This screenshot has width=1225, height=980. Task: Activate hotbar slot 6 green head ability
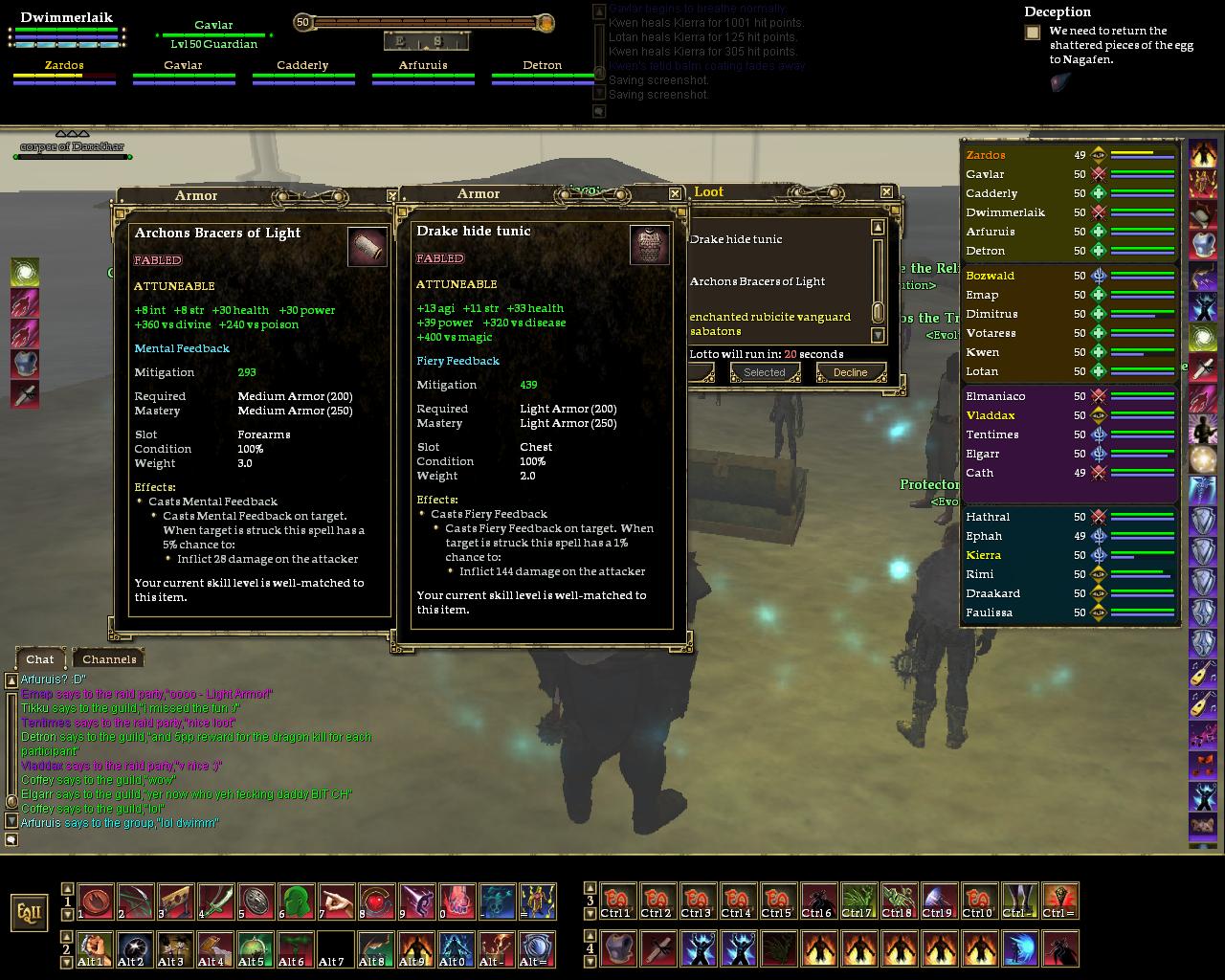pyautogui.click(x=296, y=901)
